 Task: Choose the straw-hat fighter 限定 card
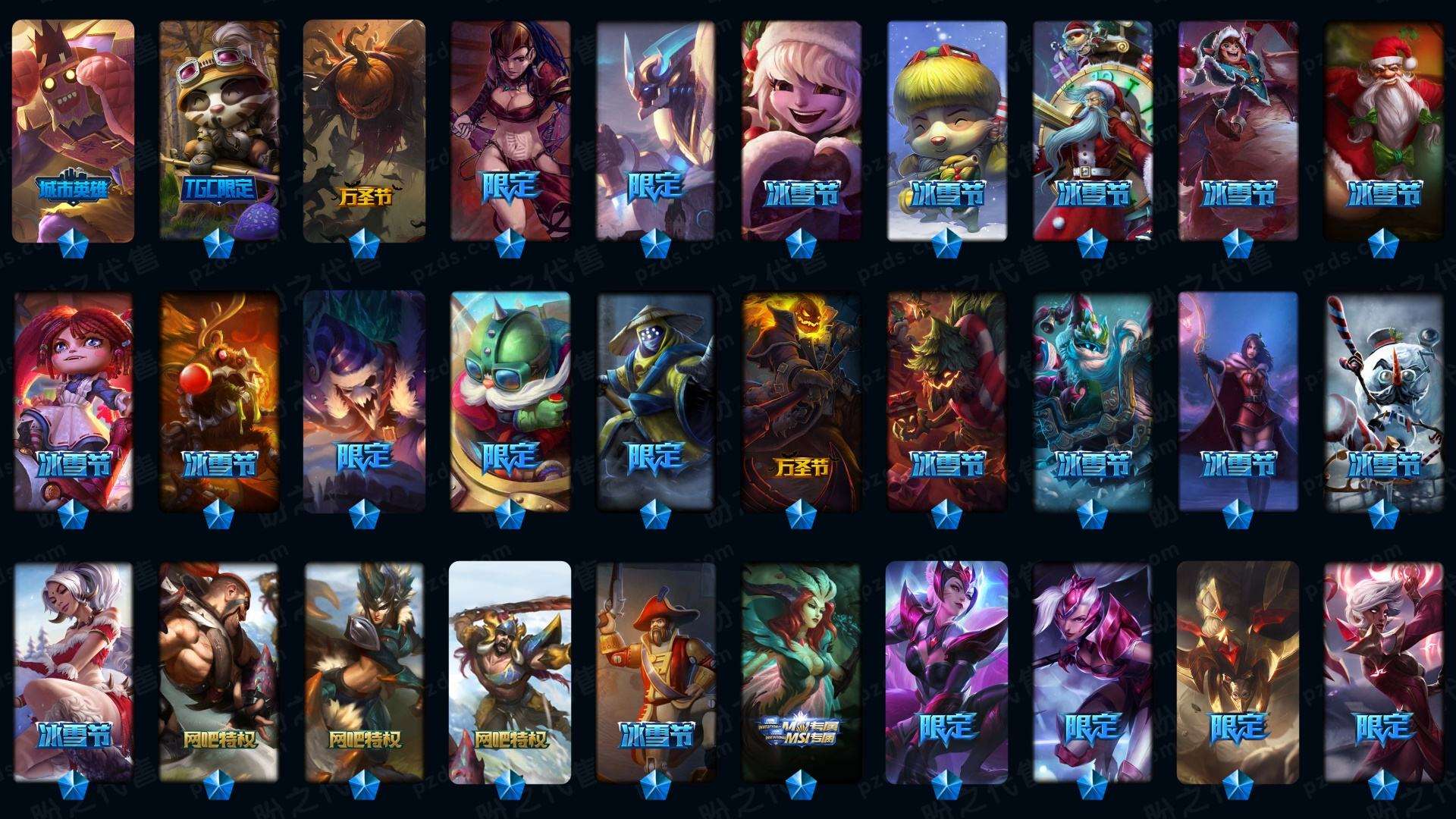[x=656, y=402]
